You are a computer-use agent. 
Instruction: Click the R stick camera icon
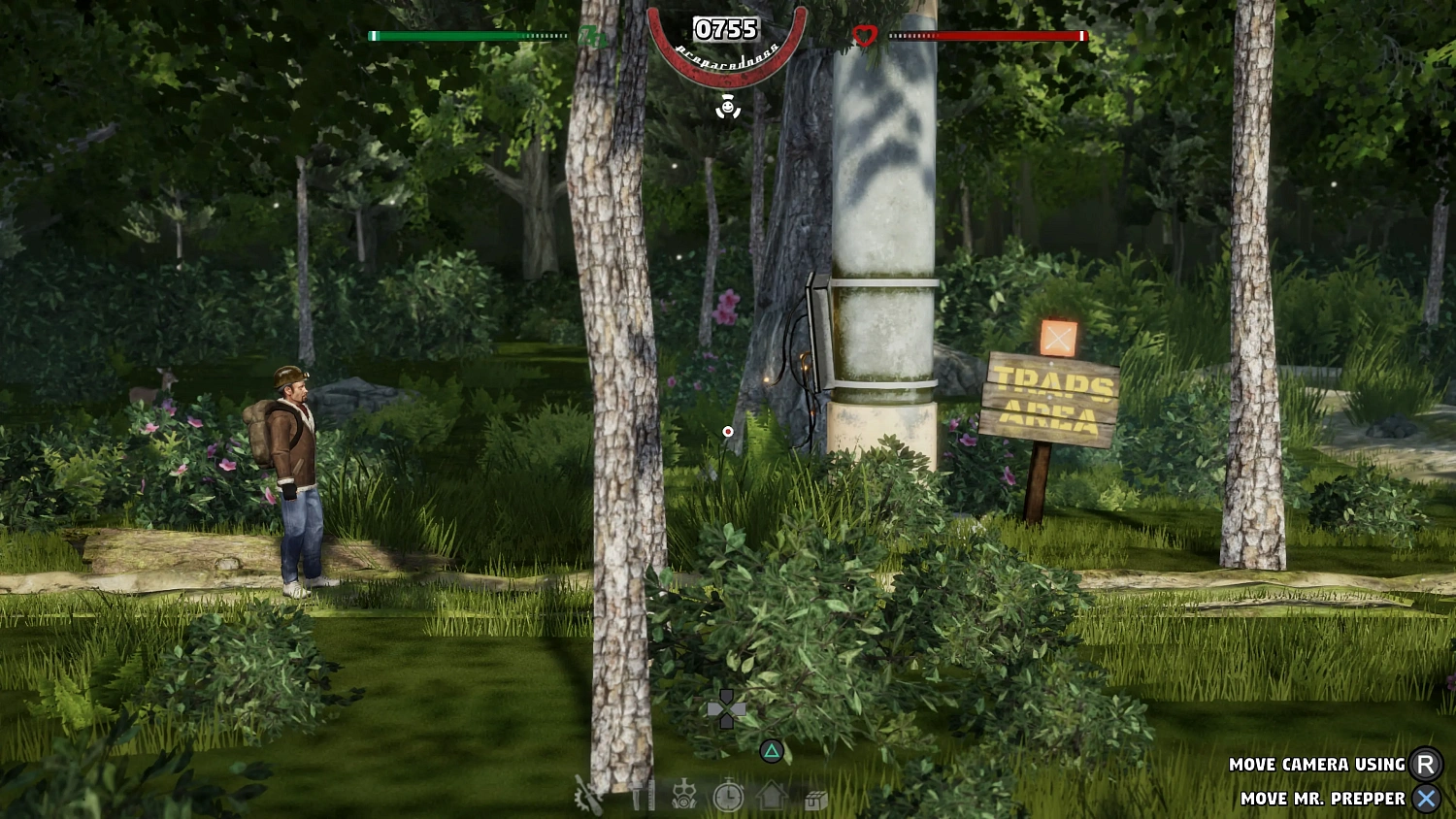pyautogui.click(x=1426, y=764)
